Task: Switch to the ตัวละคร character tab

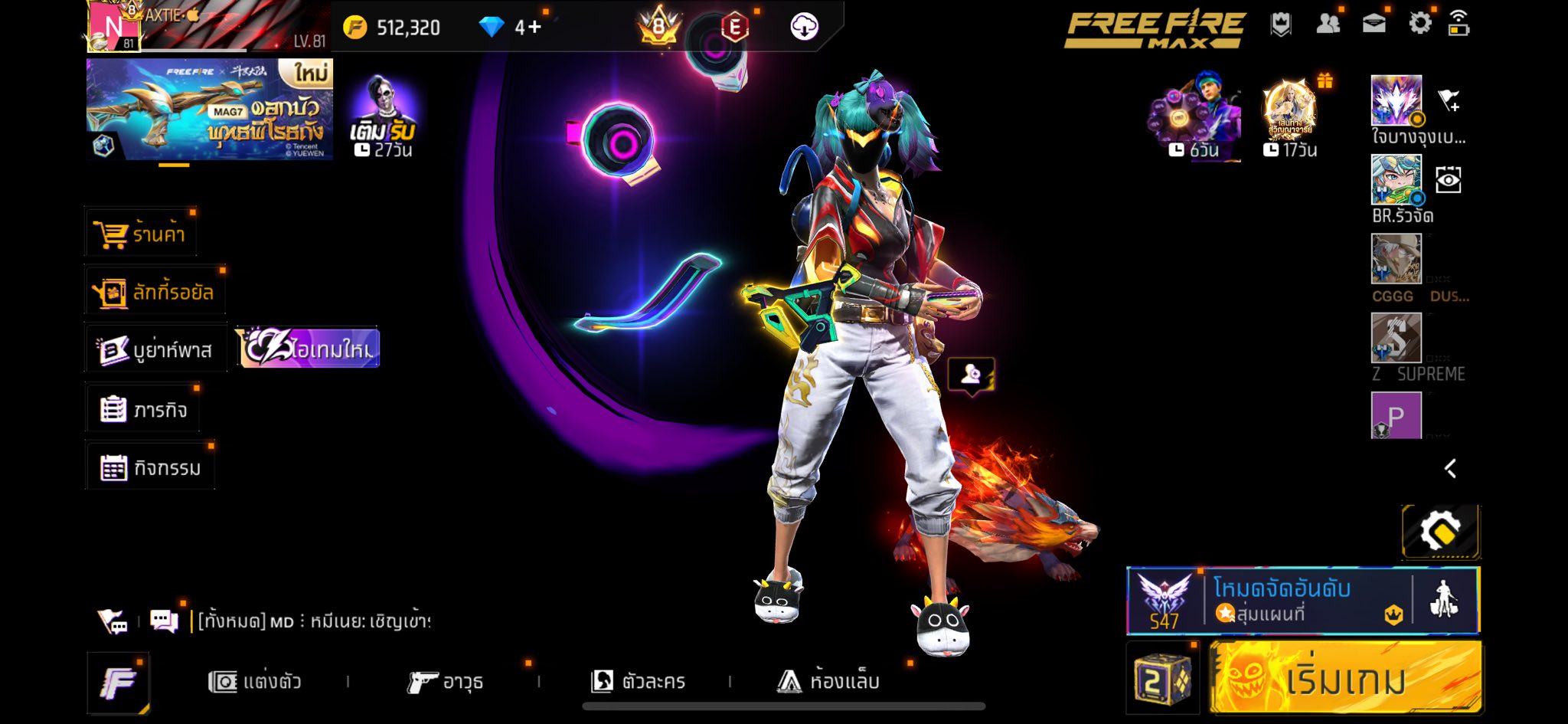Action: pyautogui.click(x=639, y=681)
